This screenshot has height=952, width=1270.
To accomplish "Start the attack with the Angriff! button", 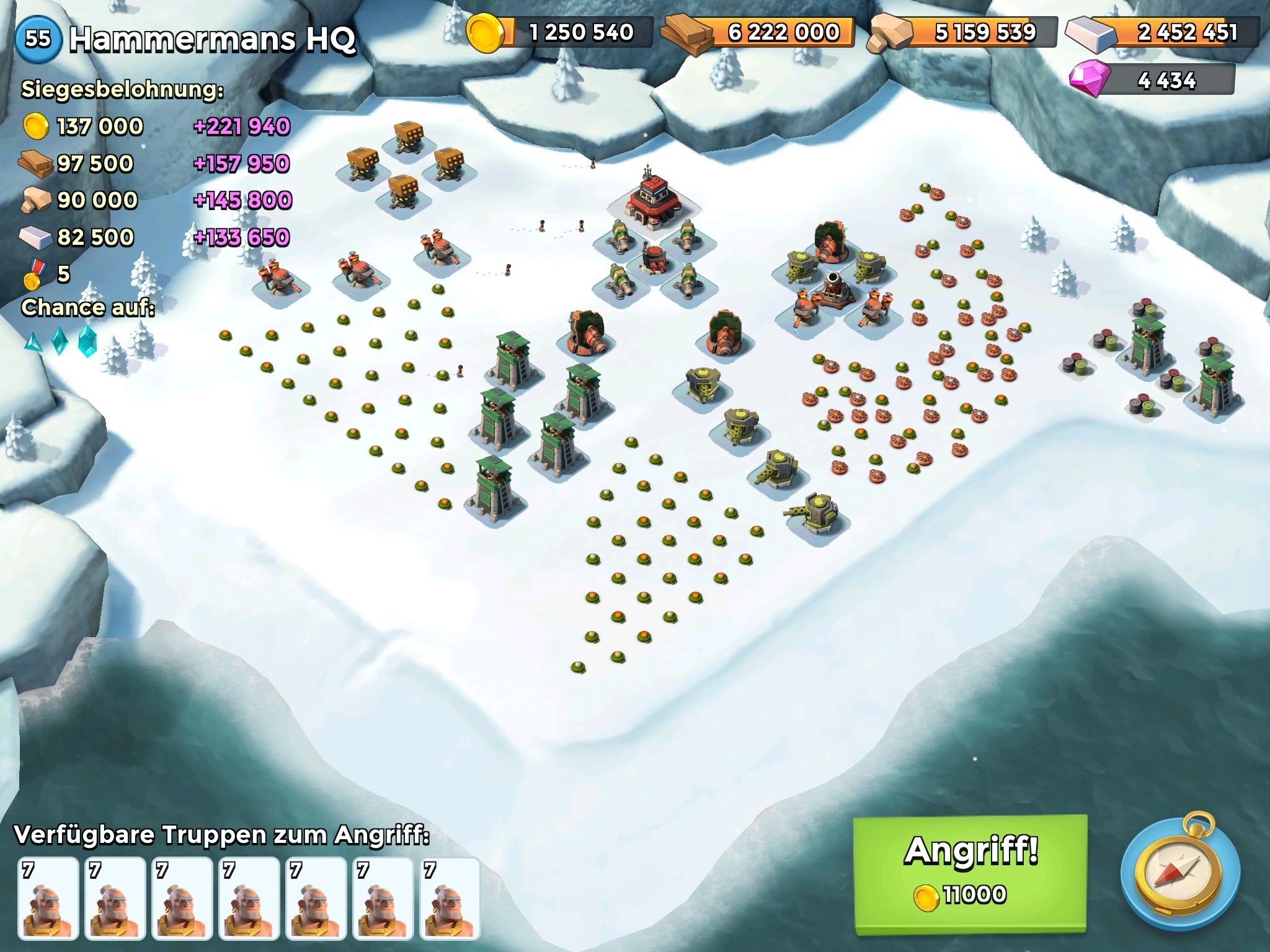I will click(x=970, y=873).
